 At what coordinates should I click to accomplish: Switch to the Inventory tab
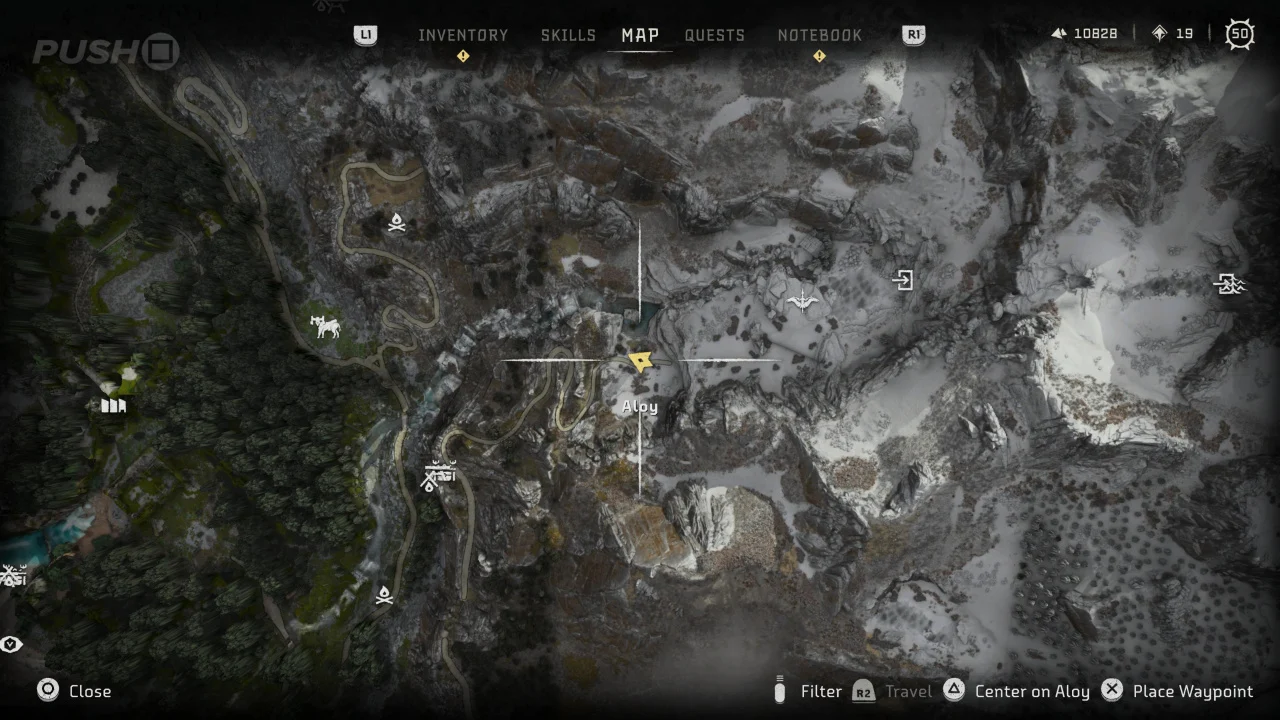point(463,35)
